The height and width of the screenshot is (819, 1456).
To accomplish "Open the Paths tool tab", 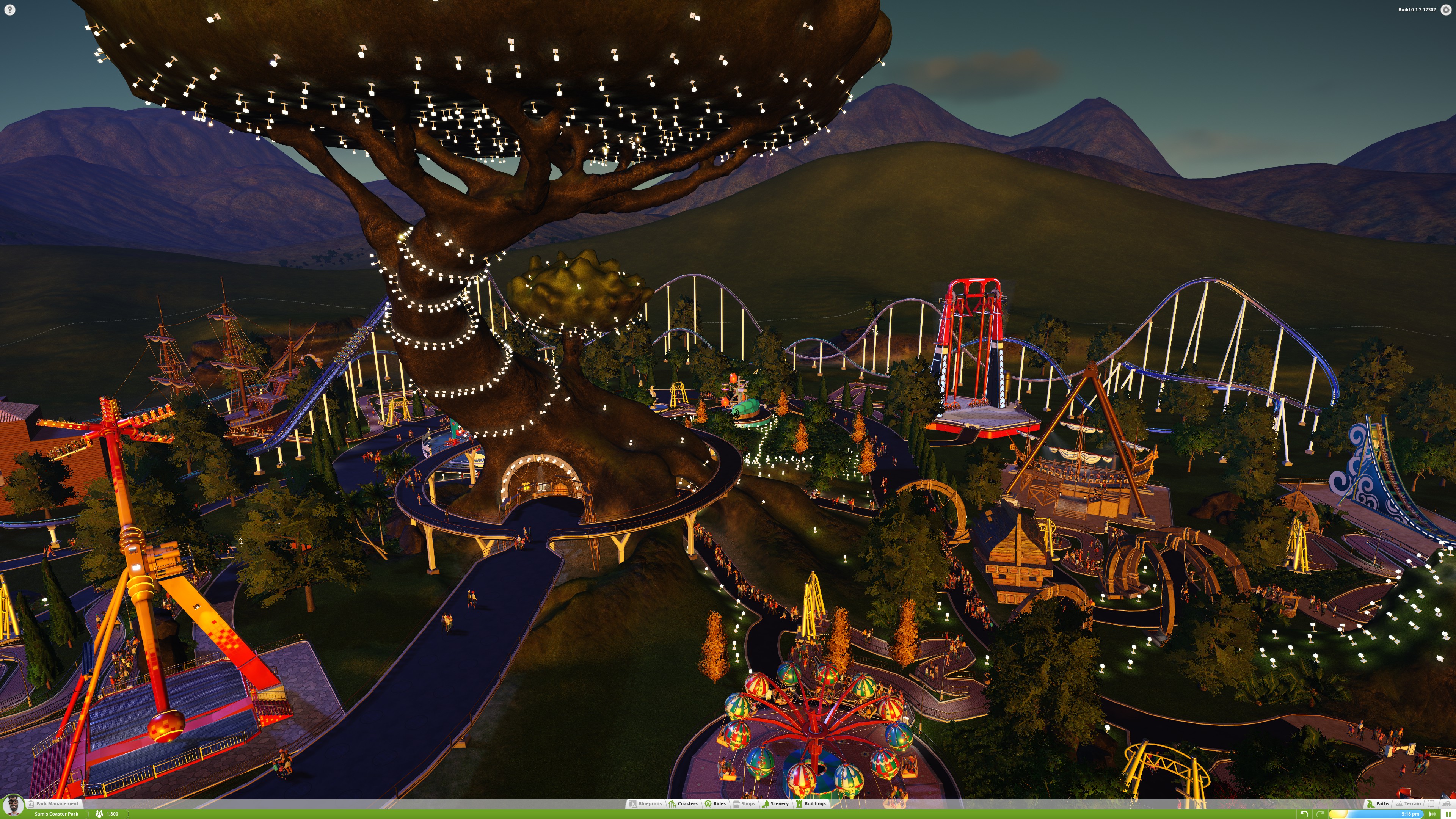I will [x=1378, y=803].
